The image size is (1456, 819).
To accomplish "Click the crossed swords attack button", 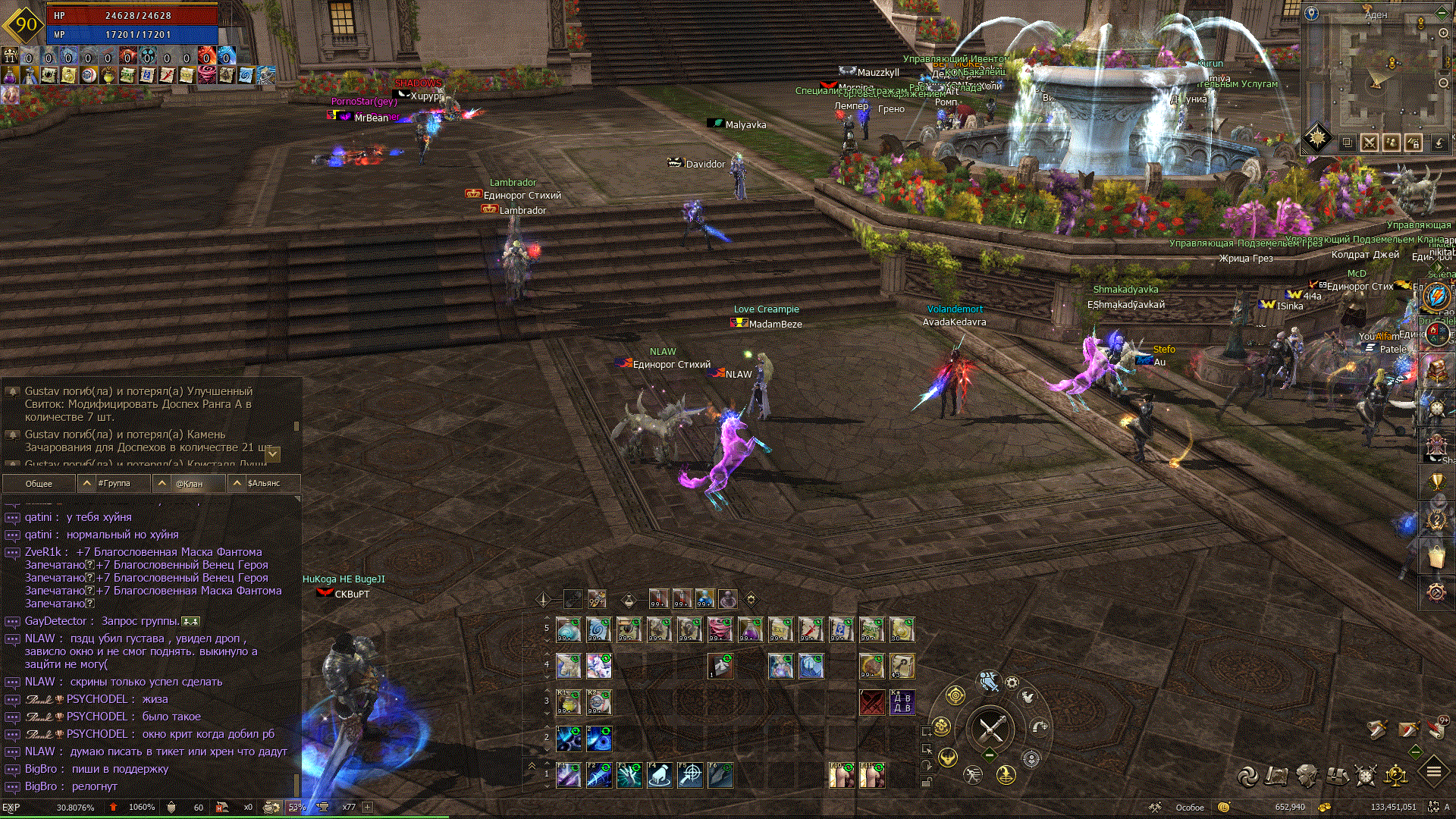I will [x=990, y=730].
